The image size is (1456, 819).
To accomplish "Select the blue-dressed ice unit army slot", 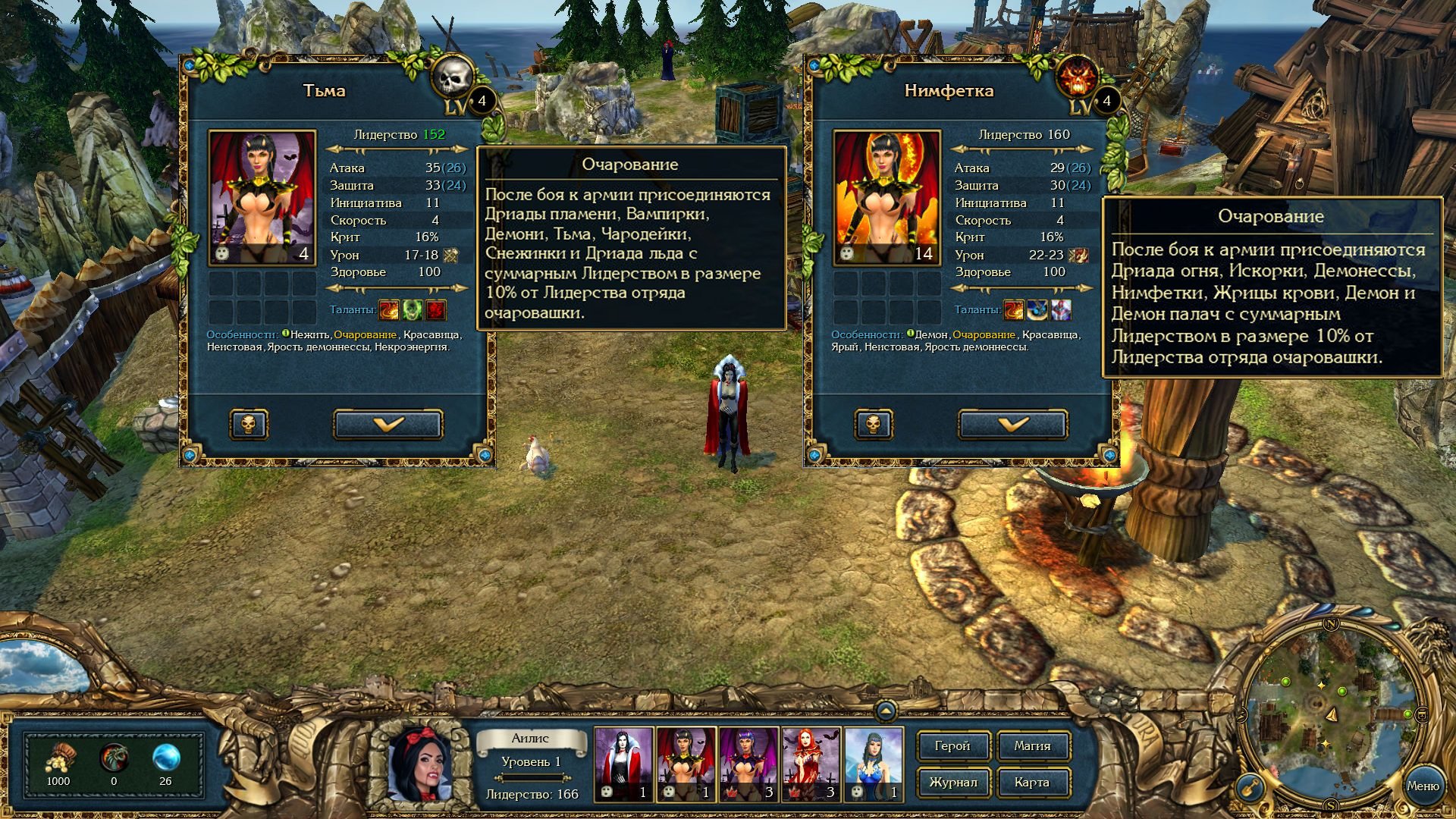I will [874, 764].
